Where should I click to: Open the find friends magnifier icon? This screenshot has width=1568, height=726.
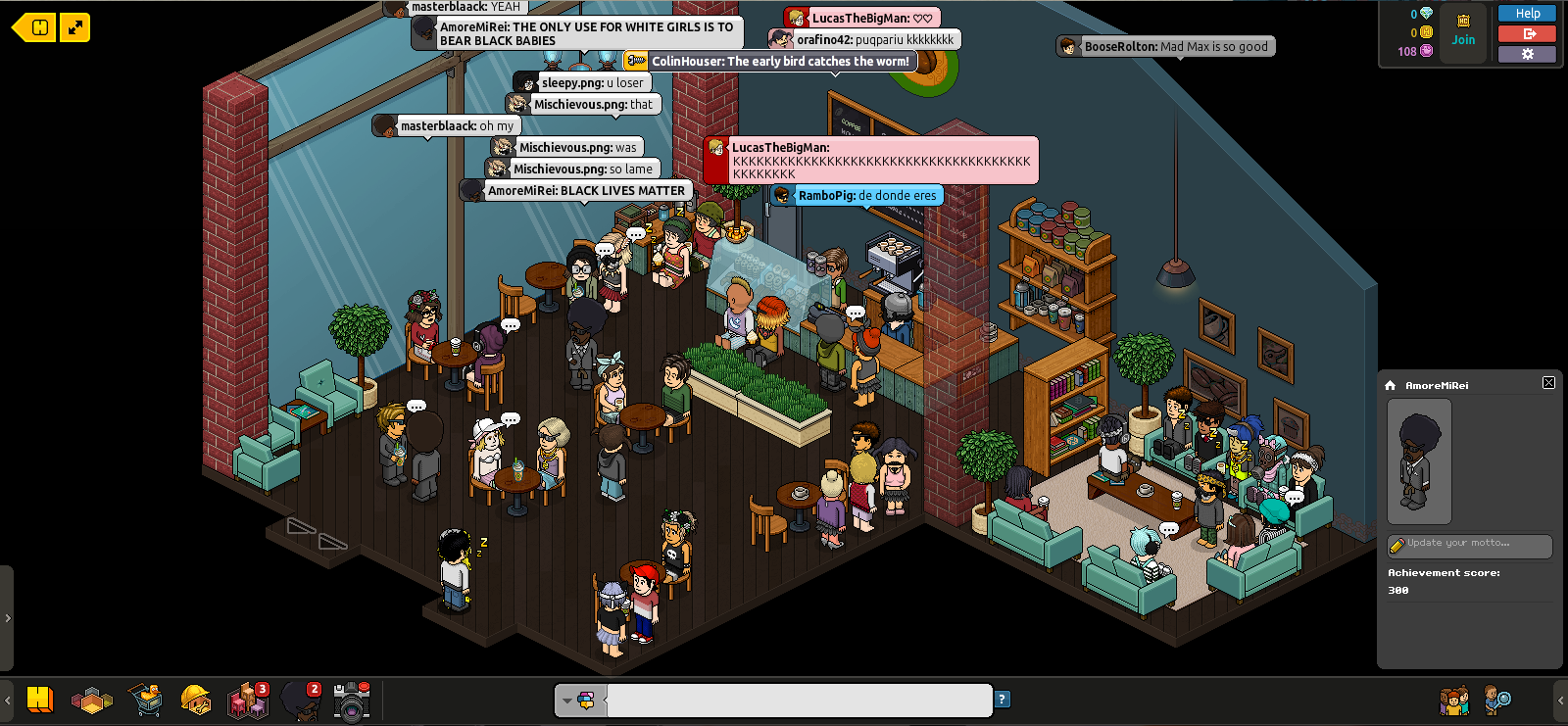(x=1497, y=700)
